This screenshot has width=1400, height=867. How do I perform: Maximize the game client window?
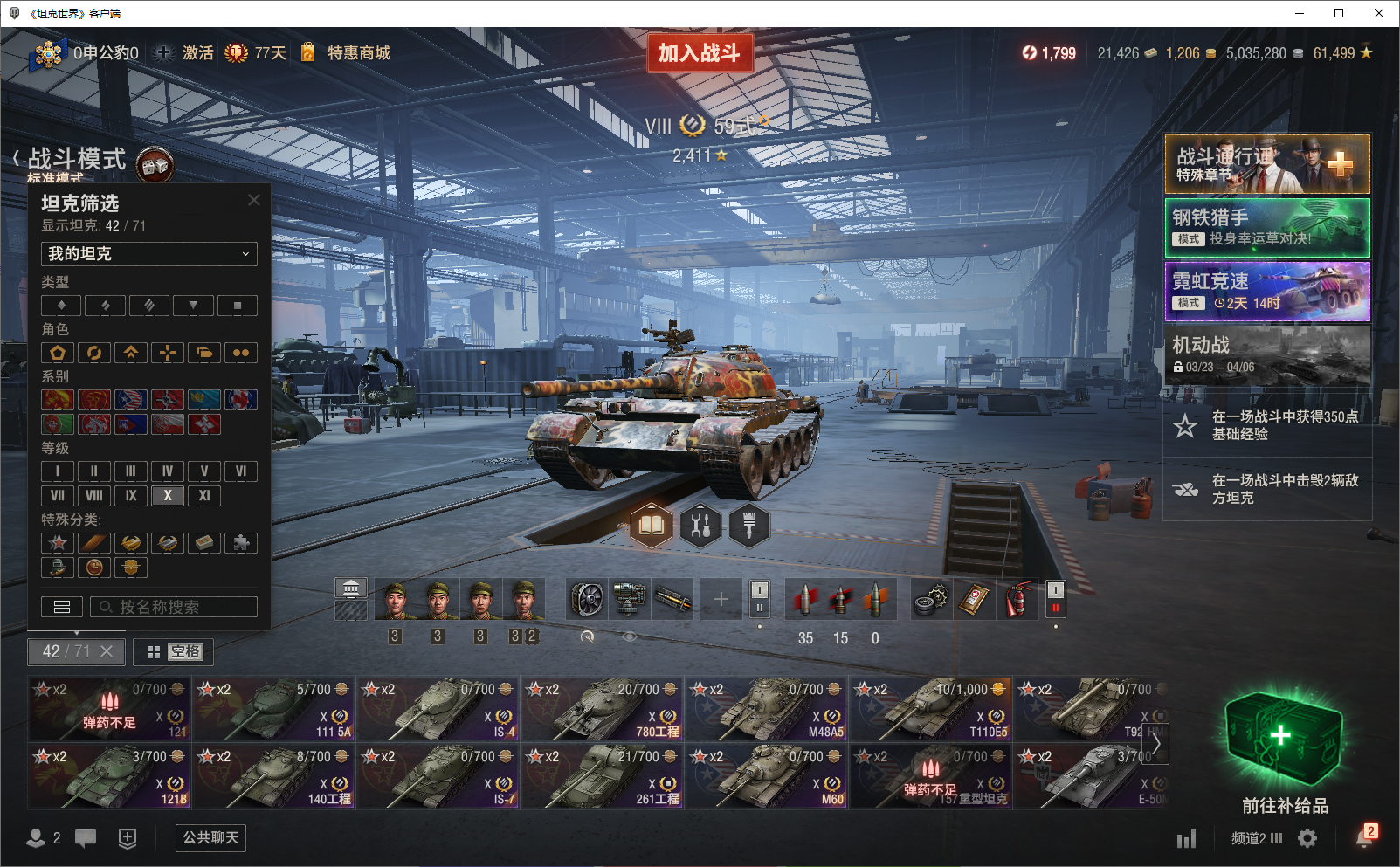pos(1339,13)
